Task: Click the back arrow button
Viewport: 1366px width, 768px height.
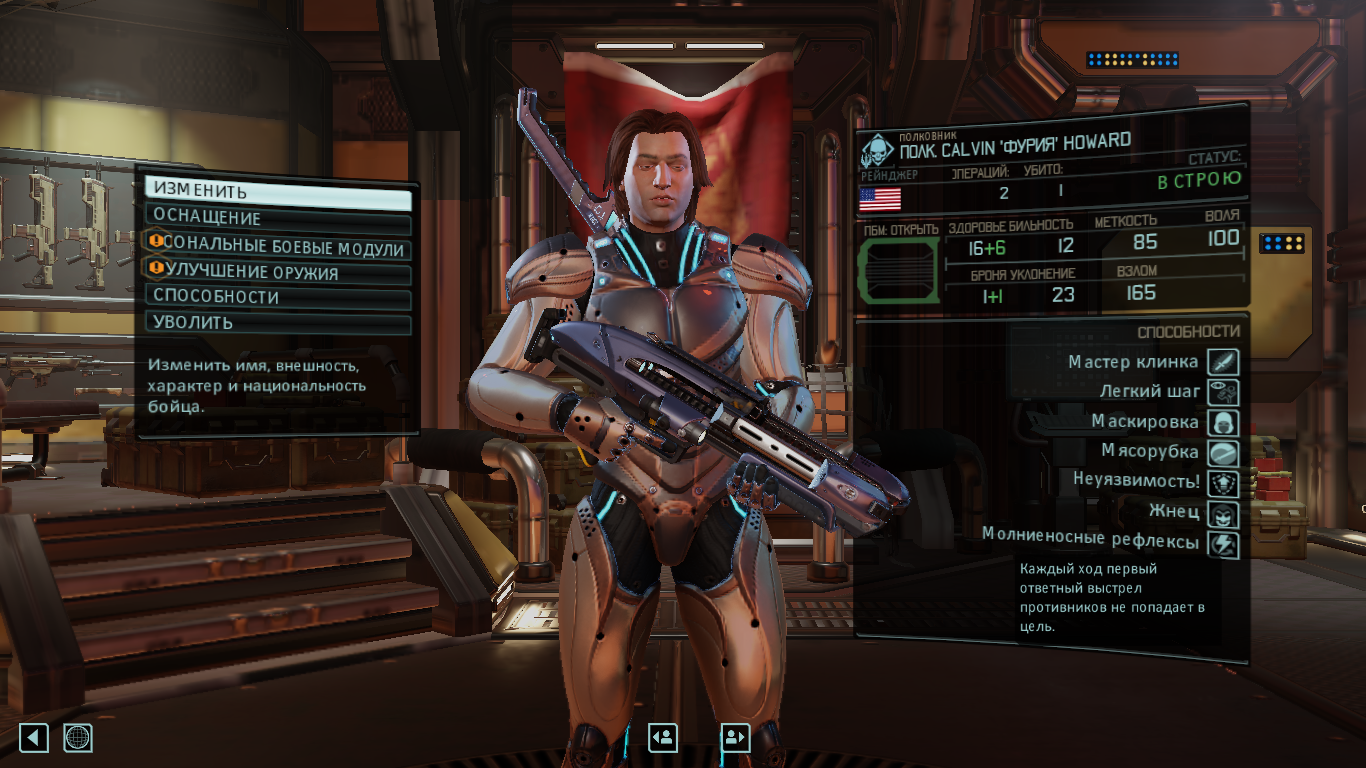Action: (34, 738)
